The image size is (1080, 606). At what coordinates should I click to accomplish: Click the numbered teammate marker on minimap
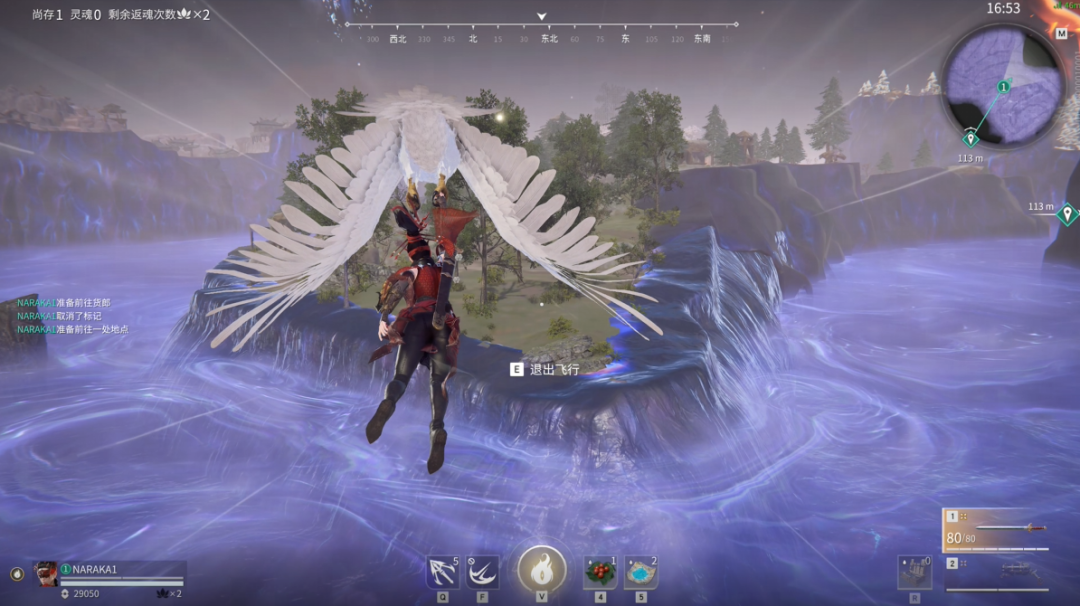(x=1004, y=87)
